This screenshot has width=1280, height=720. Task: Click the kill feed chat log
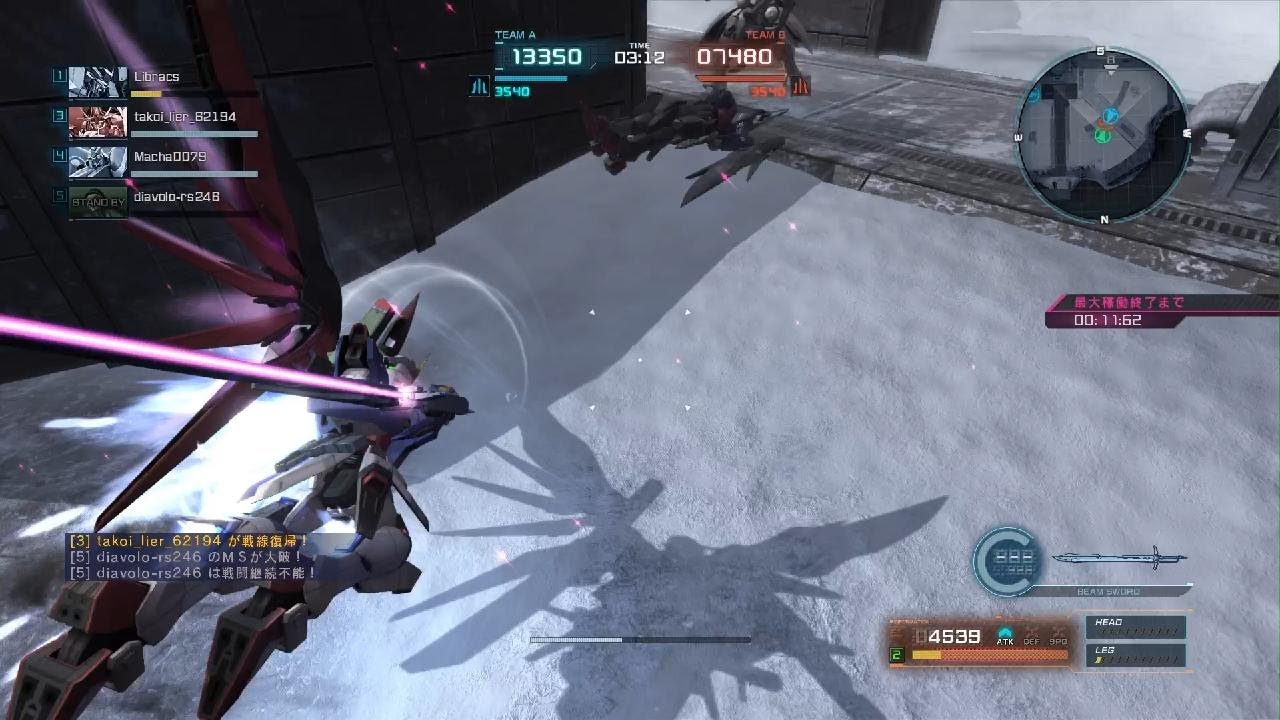192,557
